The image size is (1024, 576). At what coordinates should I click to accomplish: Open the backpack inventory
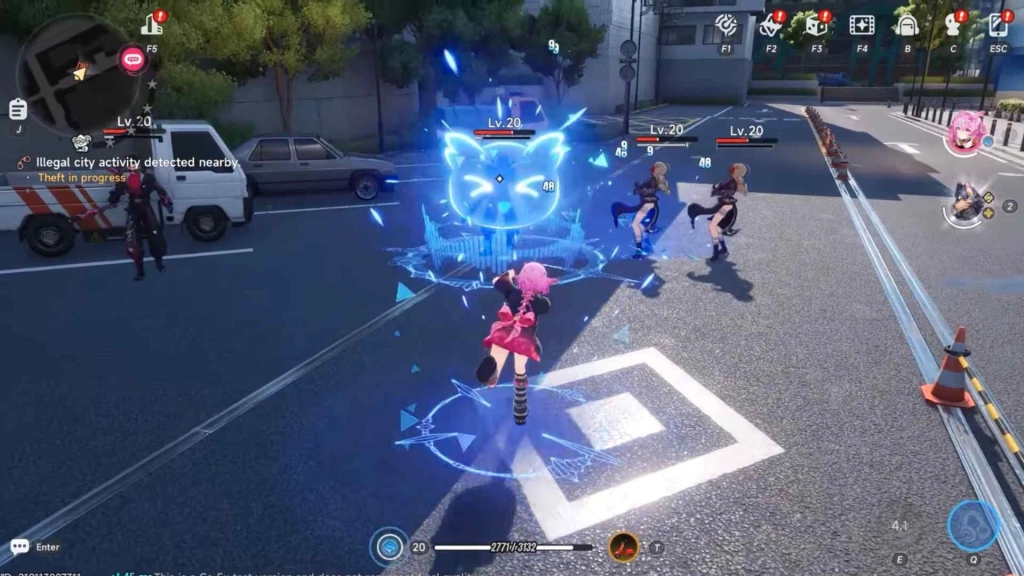[x=907, y=25]
